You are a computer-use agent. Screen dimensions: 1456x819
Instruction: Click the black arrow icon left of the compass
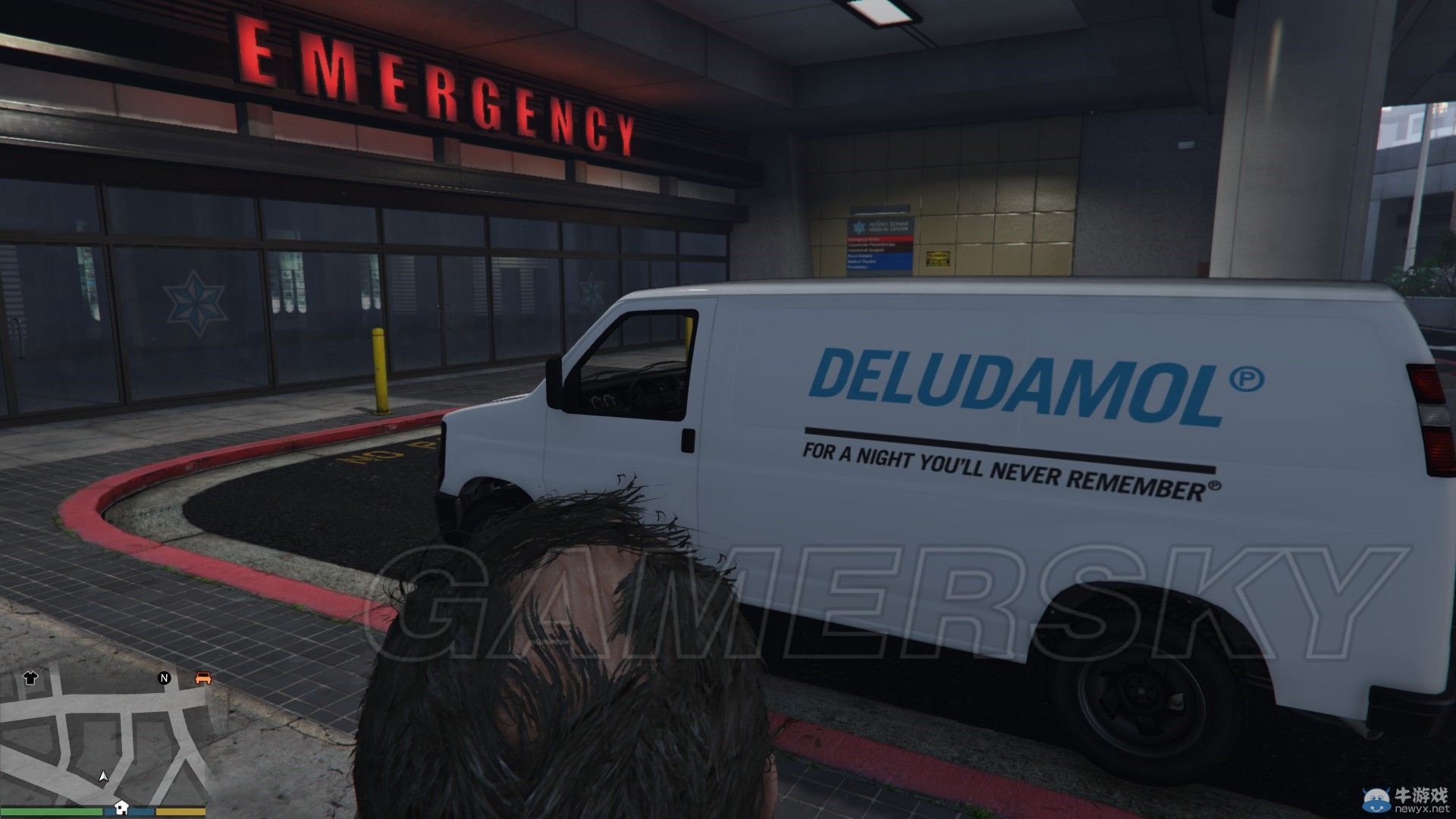coord(30,678)
